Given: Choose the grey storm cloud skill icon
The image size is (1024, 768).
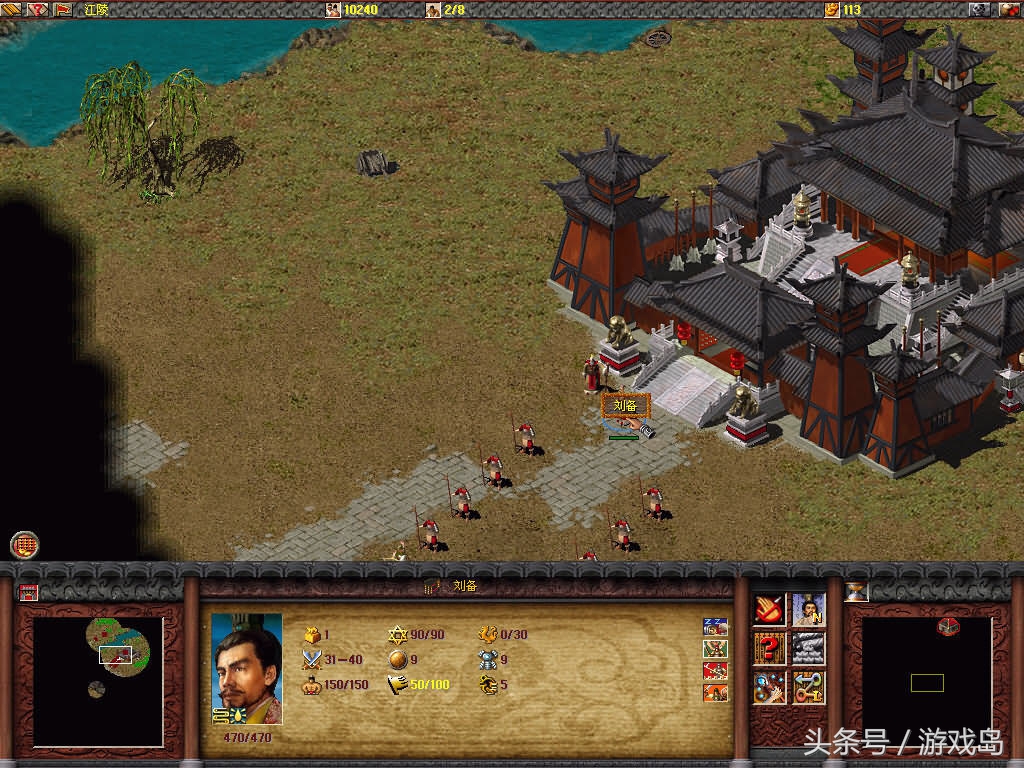Looking at the screenshot, I should pyautogui.click(x=809, y=648).
